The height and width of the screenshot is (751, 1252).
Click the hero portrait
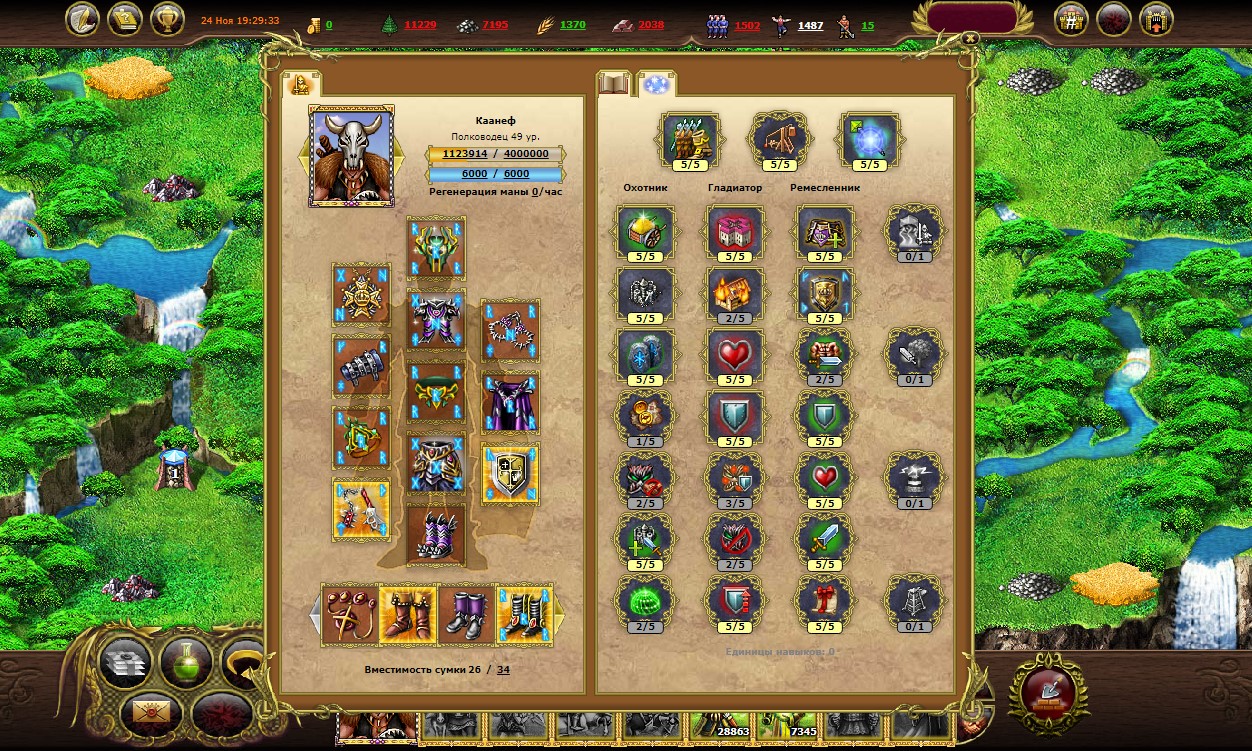click(x=352, y=155)
